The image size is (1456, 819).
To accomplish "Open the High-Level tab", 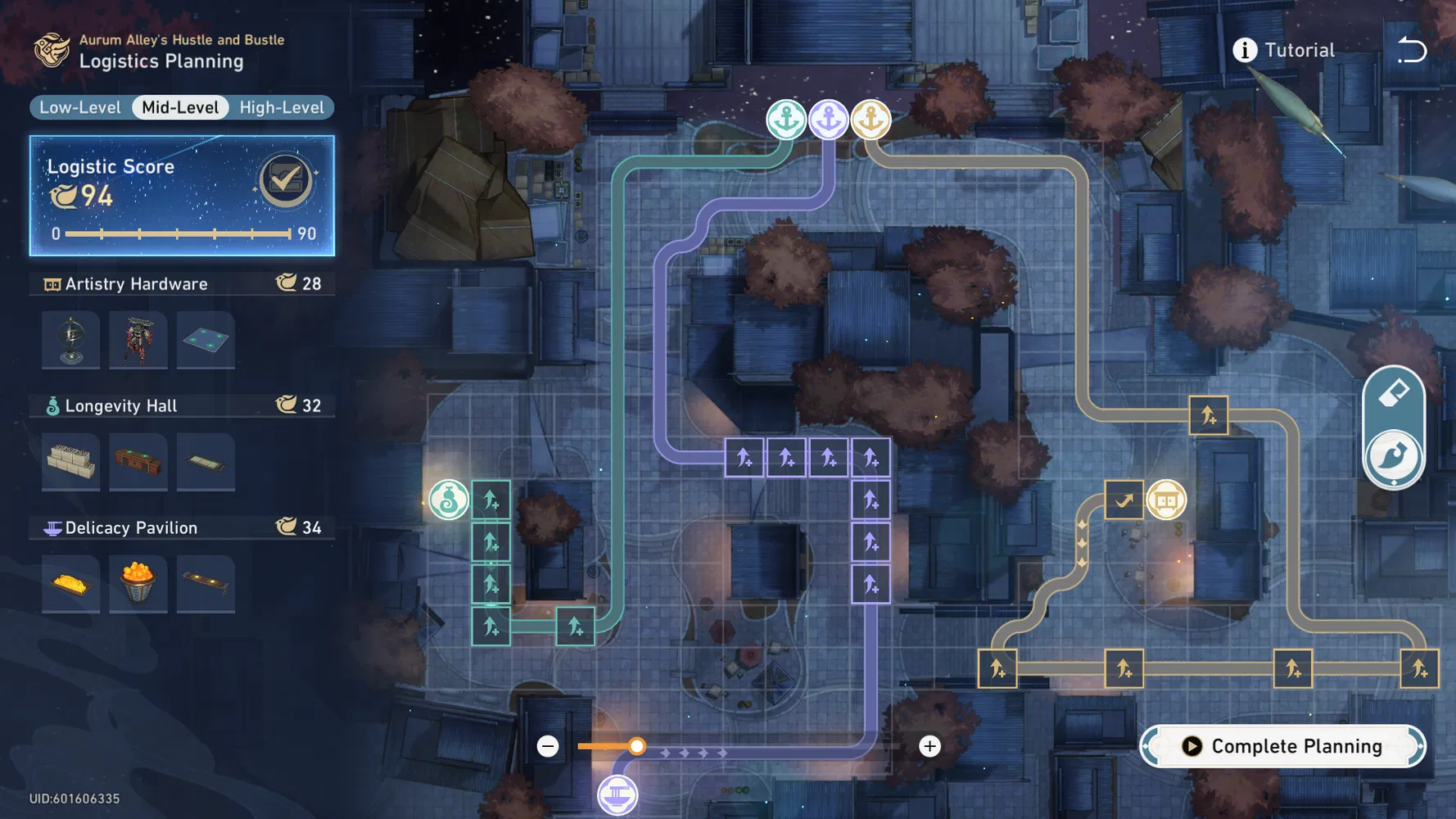I will pyautogui.click(x=282, y=107).
